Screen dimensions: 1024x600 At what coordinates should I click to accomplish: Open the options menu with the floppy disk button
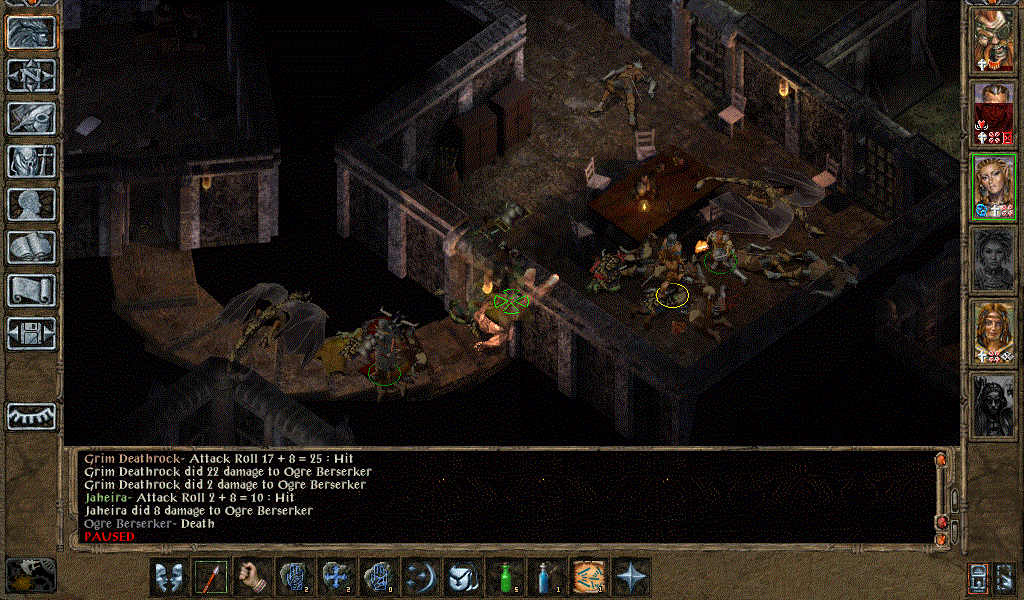pyautogui.click(x=31, y=332)
